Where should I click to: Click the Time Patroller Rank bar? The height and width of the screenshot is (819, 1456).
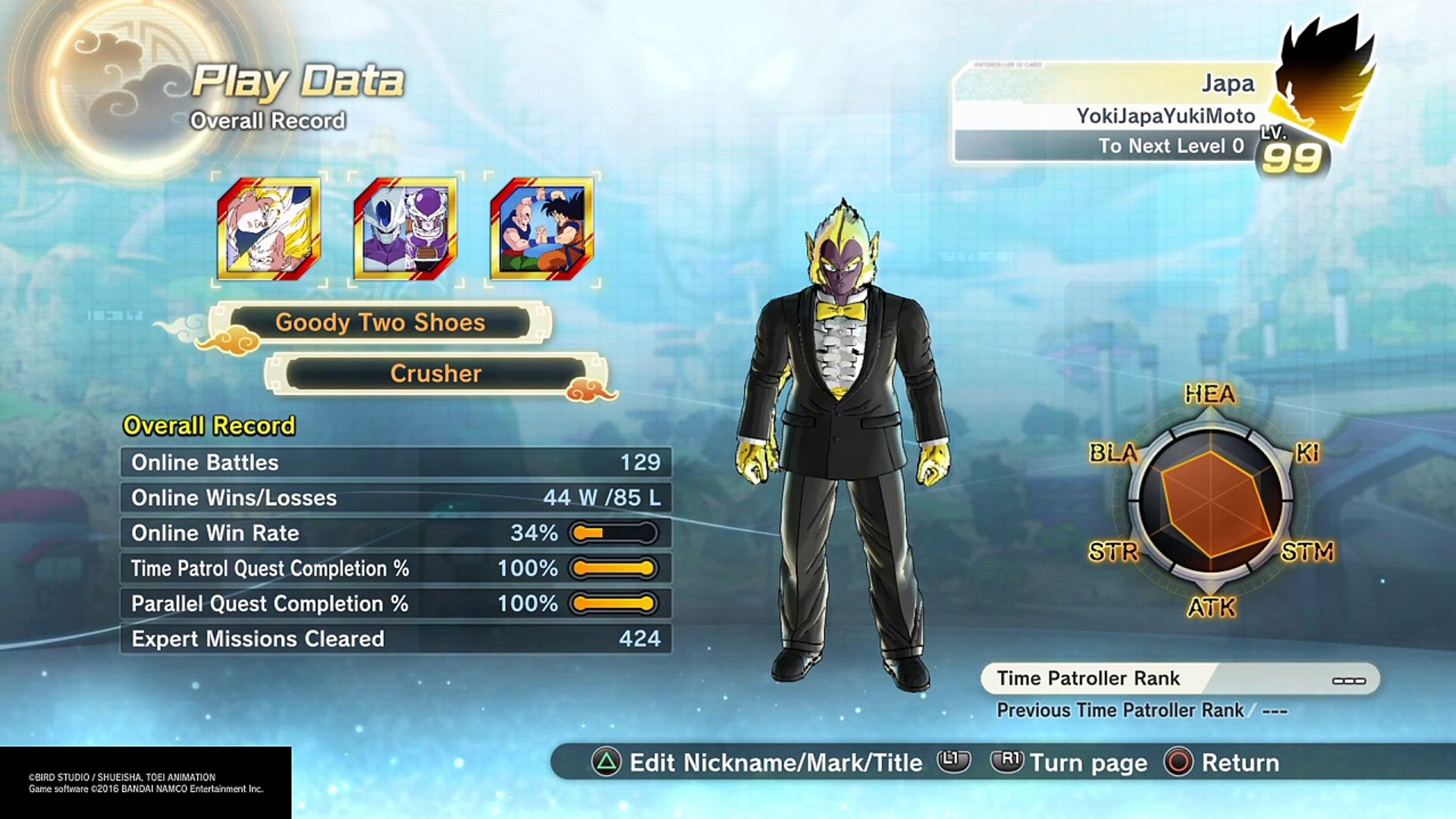1180,679
